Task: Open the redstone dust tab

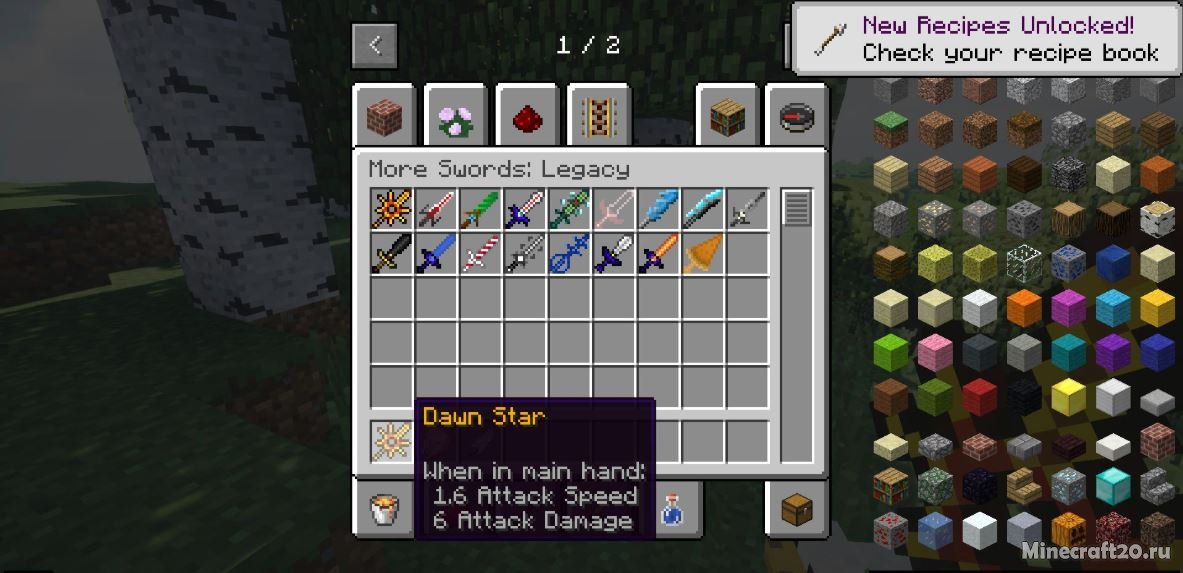Action: [x=526, y=116]
